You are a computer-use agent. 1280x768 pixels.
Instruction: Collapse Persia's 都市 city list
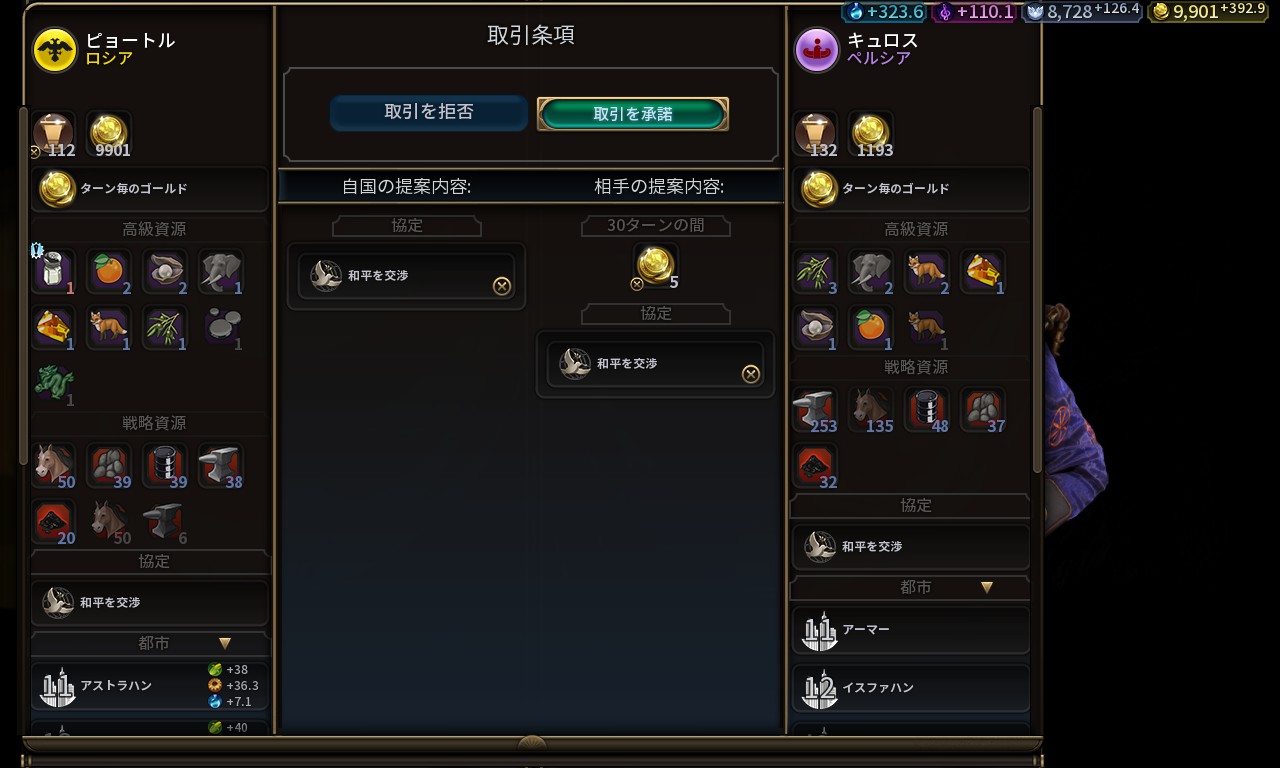pyautogui.click(x=987, y=588)
